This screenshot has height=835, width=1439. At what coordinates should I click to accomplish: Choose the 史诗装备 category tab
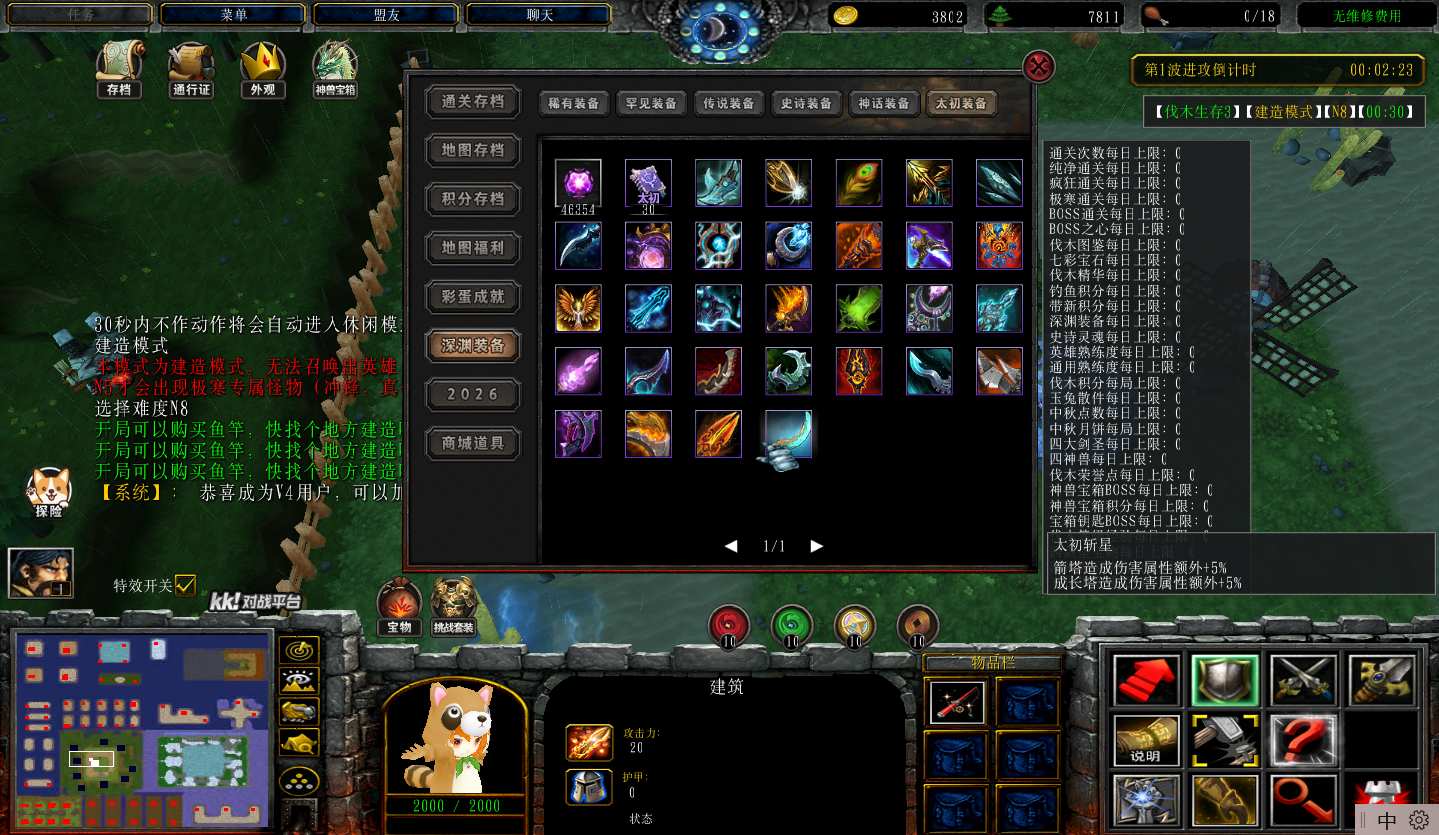click(x=806, y=103)
